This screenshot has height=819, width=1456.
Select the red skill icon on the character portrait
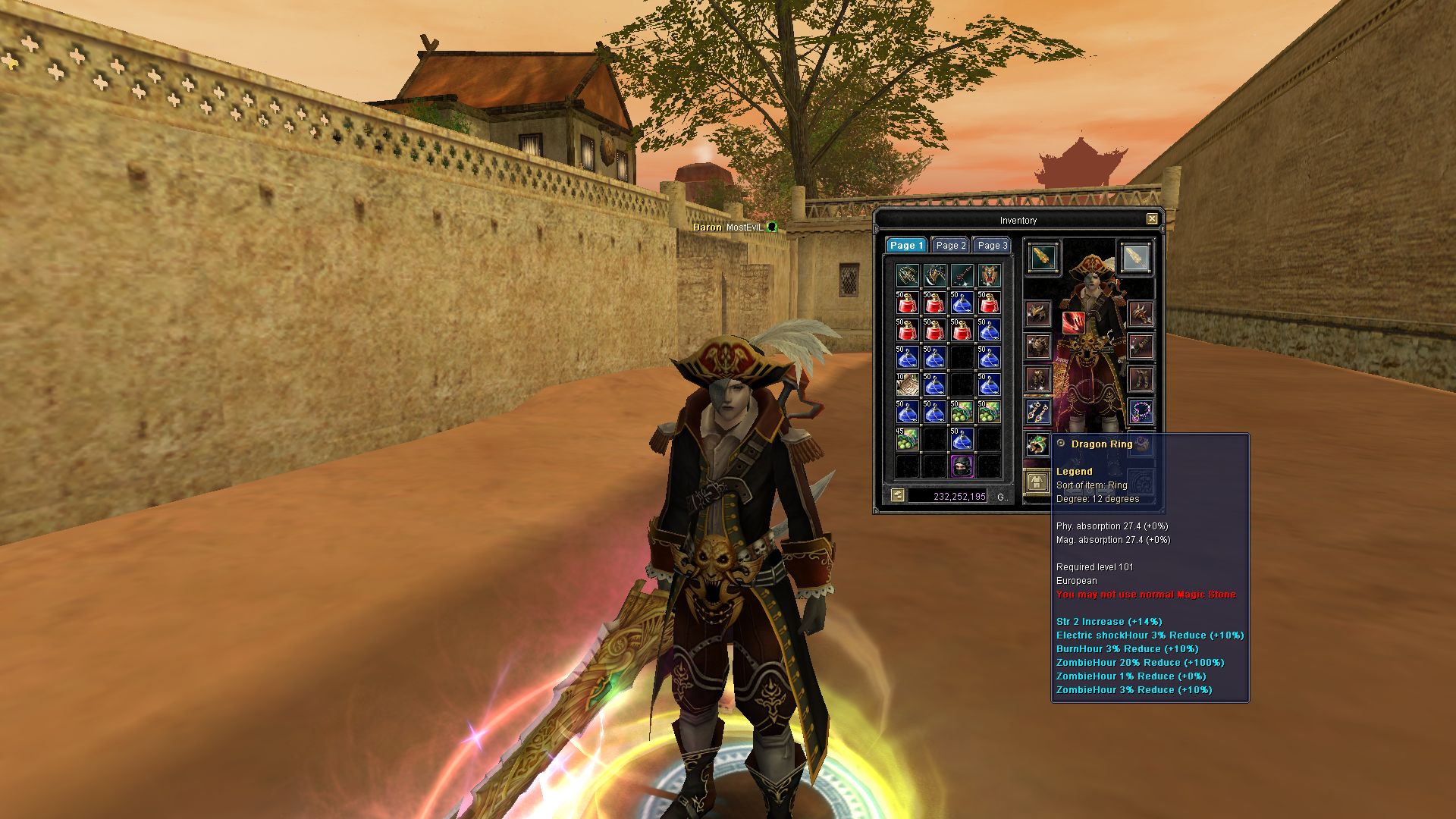point(1072,323)
